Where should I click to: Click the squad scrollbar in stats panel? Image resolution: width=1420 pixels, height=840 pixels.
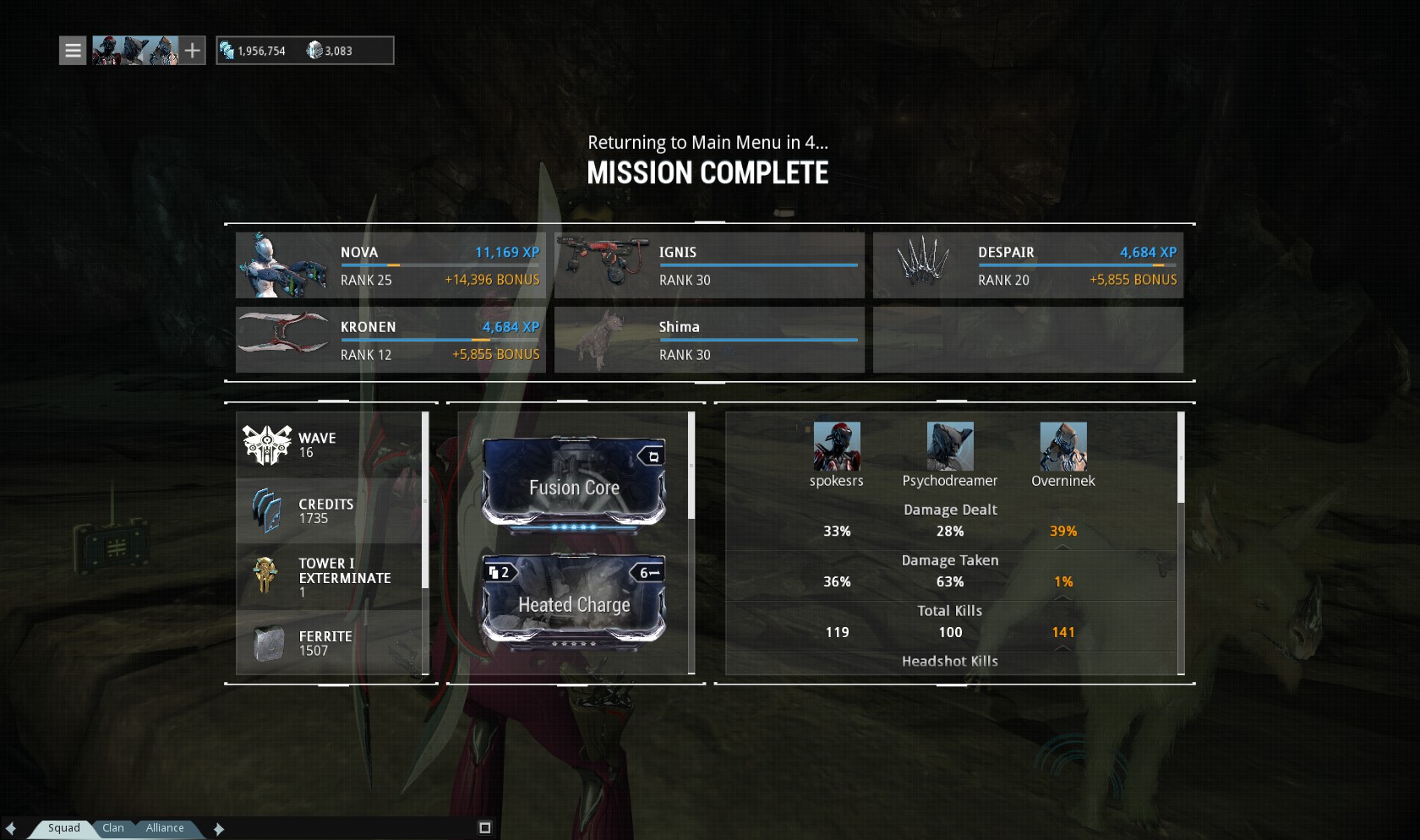pos(1181,461)
